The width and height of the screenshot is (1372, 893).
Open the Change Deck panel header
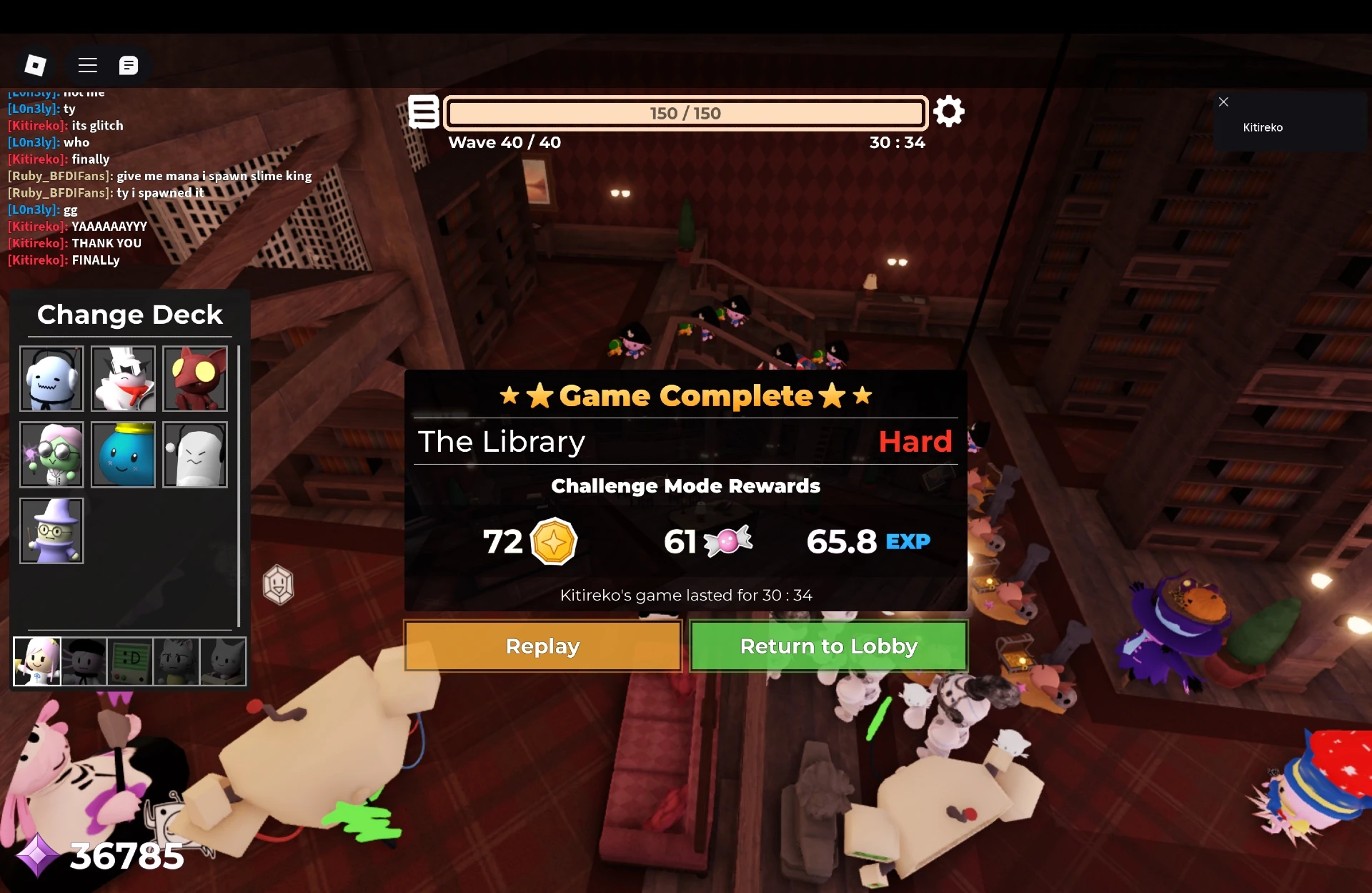tap(129, 314)
